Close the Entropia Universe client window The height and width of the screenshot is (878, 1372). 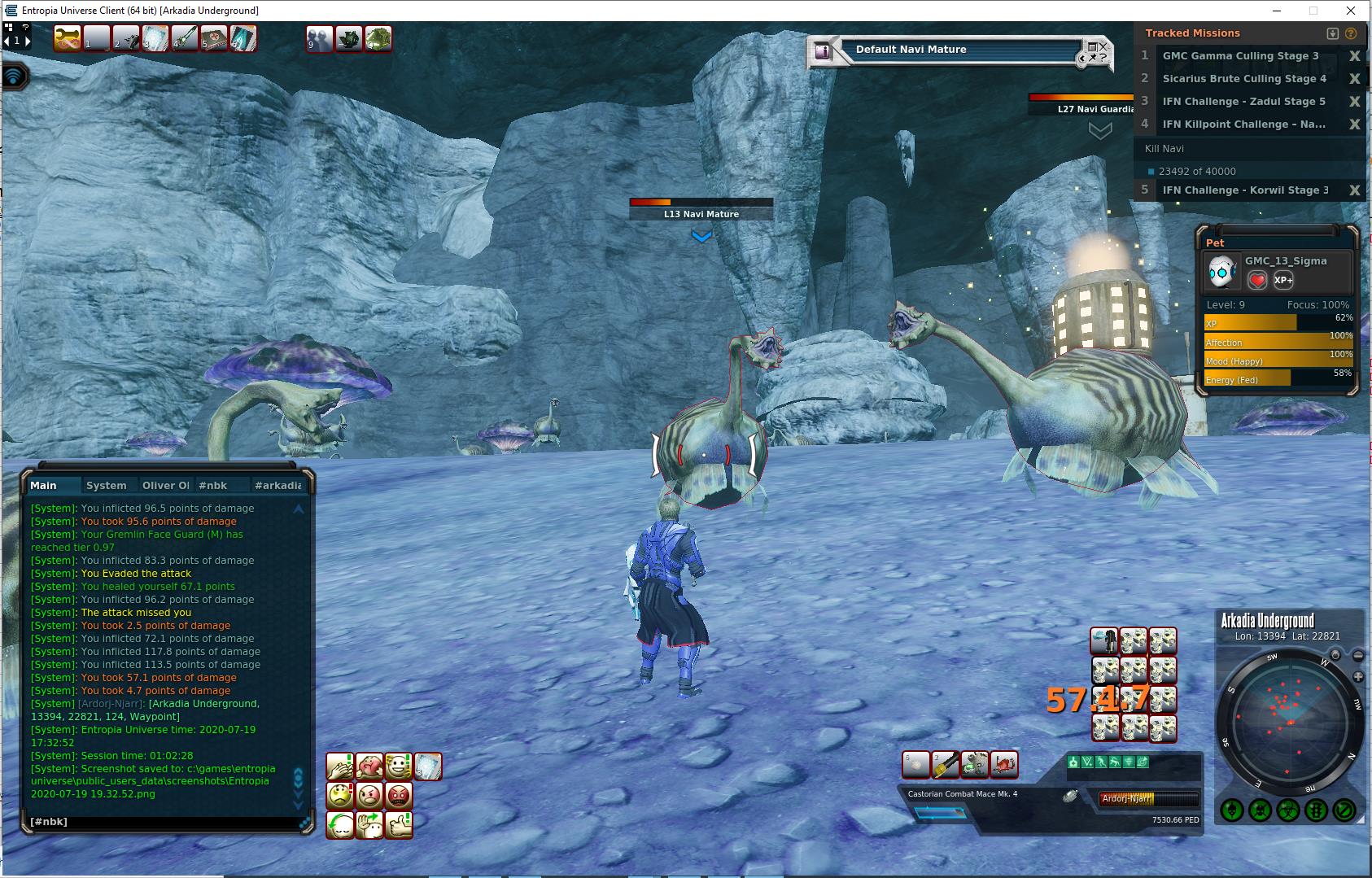[x=1352, y=11]
